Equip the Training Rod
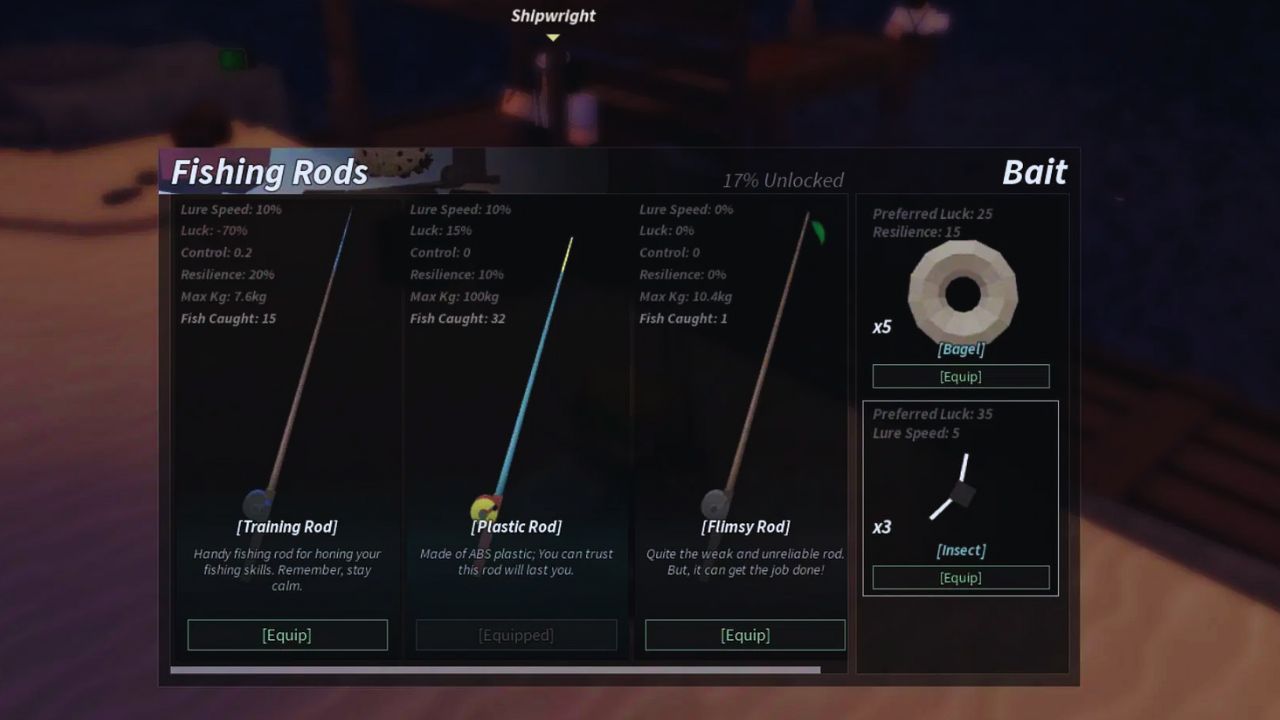1280x720 pixels. pos(287,635)
